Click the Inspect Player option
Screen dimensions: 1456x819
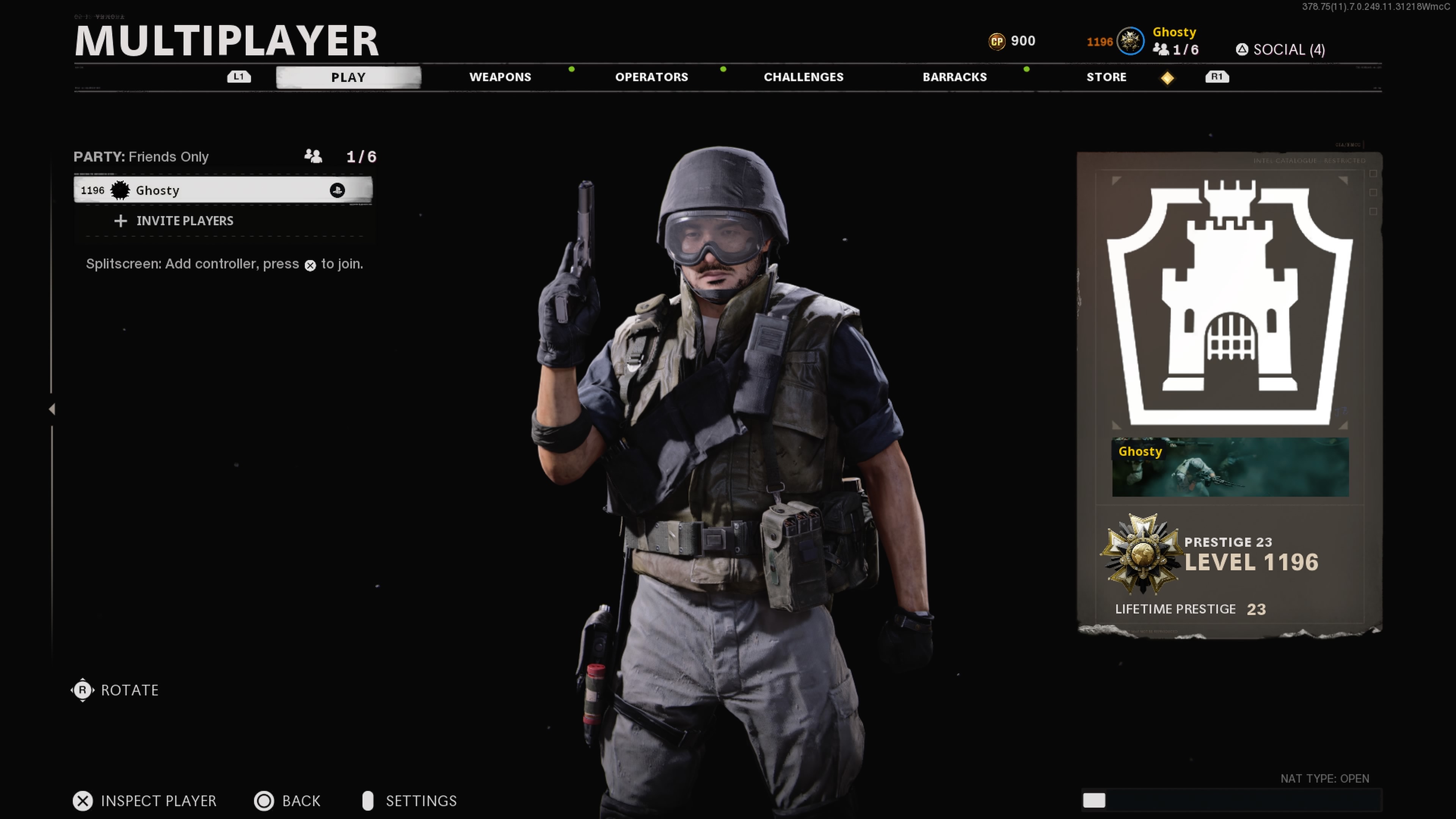click(x=145, y=801)
